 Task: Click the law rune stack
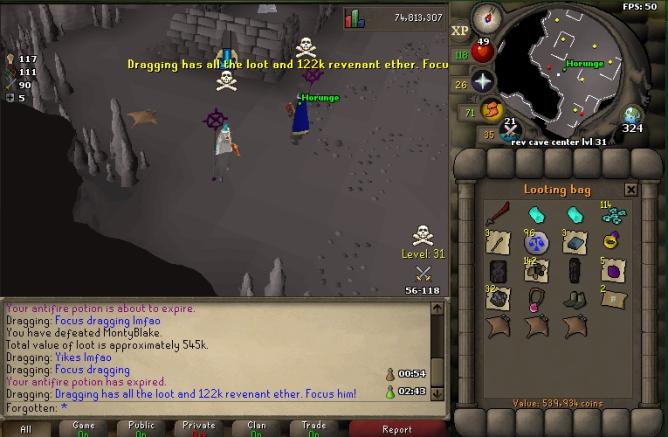pyautogui.click(x=535, y=242)
